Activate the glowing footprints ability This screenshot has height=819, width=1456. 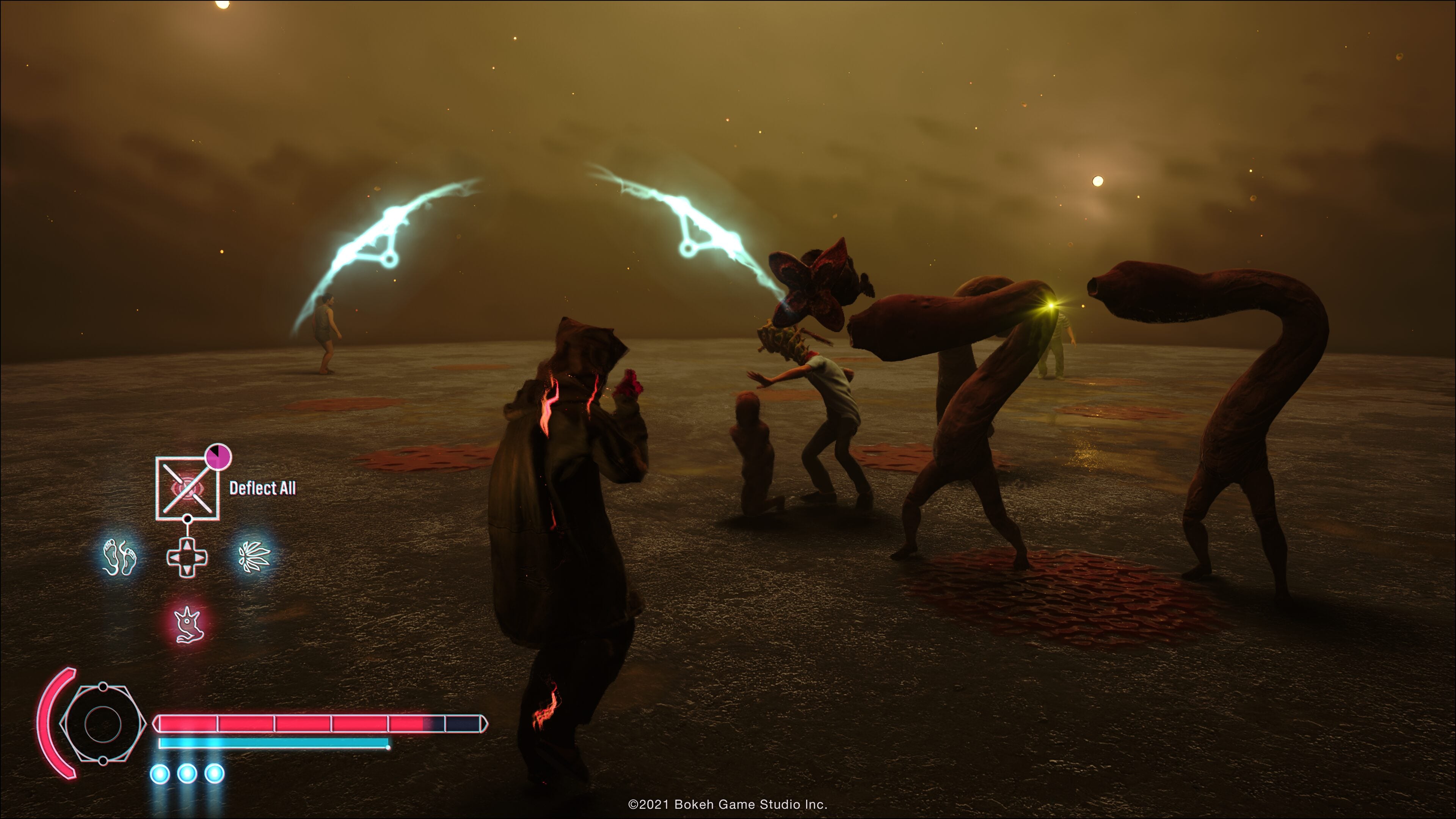coord(119,557)
